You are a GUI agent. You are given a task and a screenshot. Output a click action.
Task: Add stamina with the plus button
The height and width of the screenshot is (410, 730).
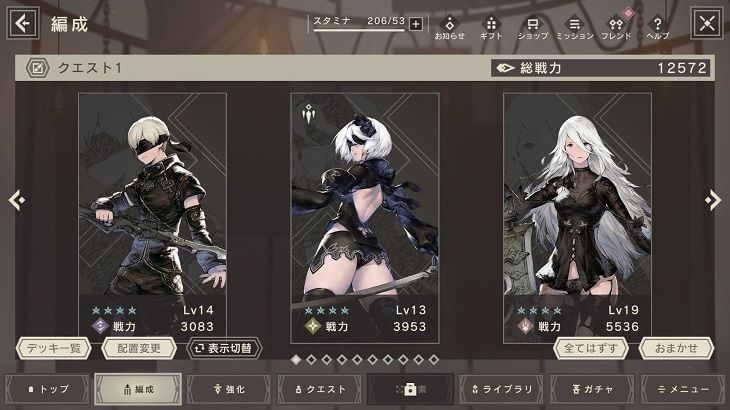coord(416,24)
